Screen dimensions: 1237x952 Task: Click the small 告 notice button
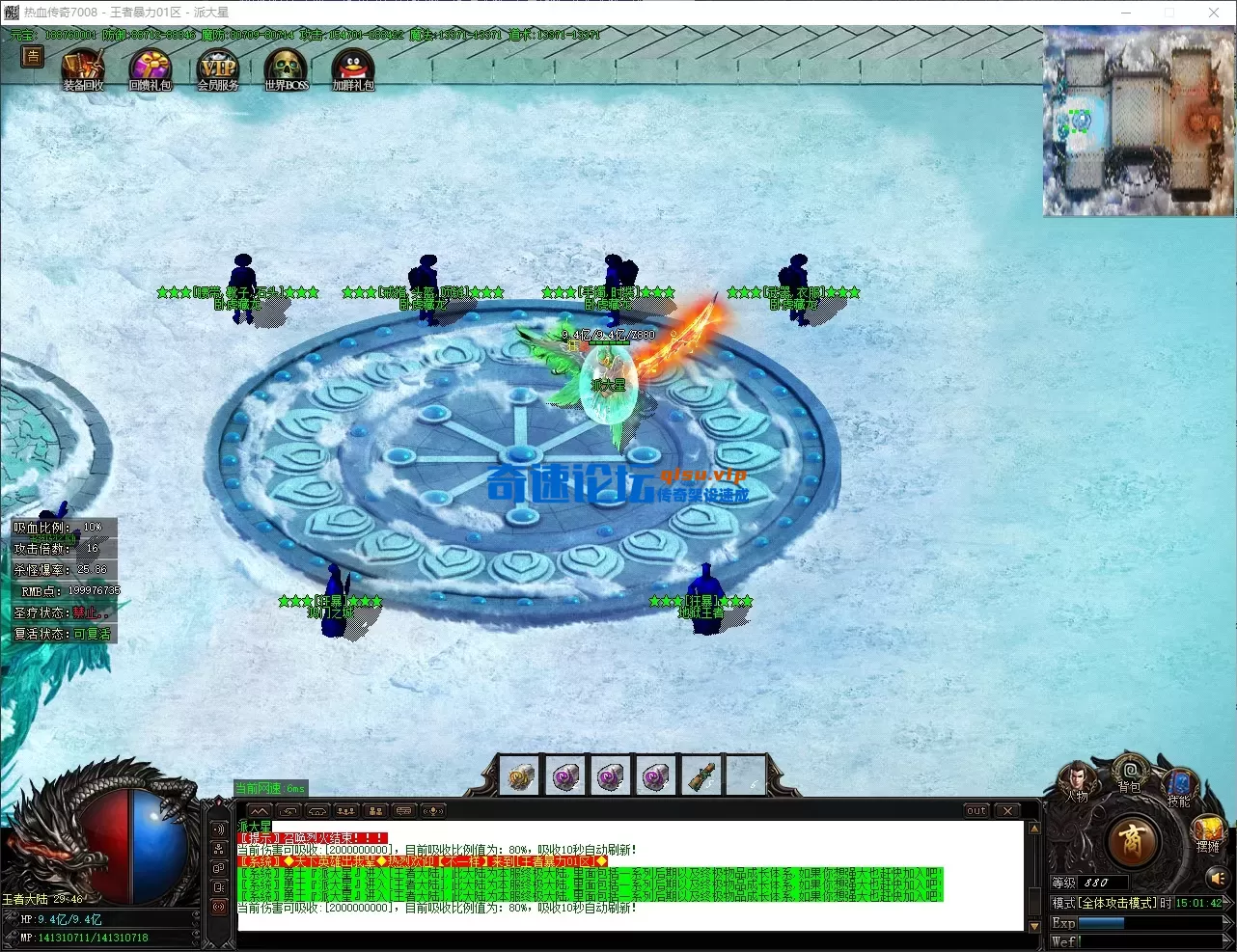[x=33, y=57]
